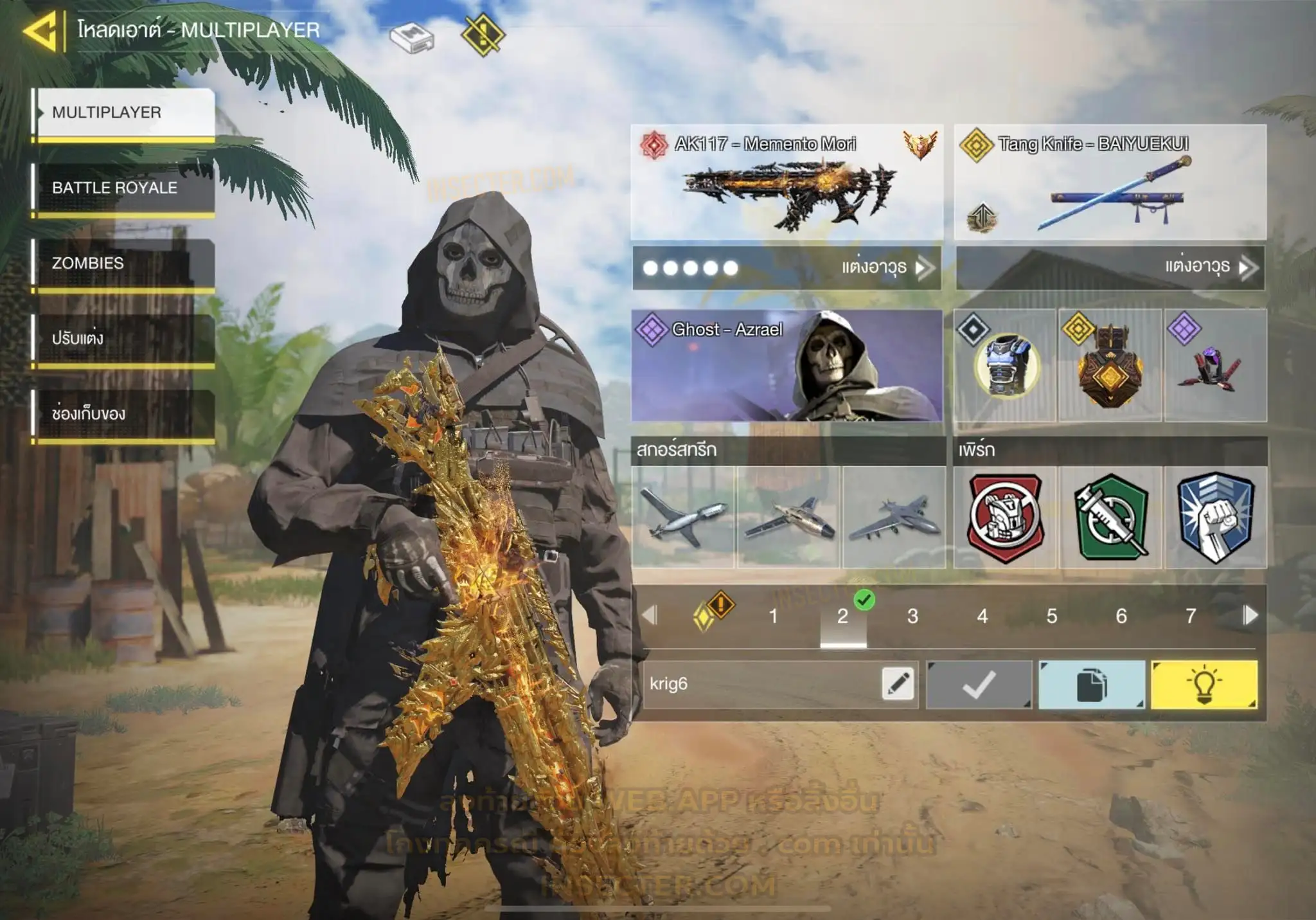Open loadout suggestions with the lightbulb button
Viewport: 1316px width, 920px height.
pyautogui.click(x=1204, y=685)
